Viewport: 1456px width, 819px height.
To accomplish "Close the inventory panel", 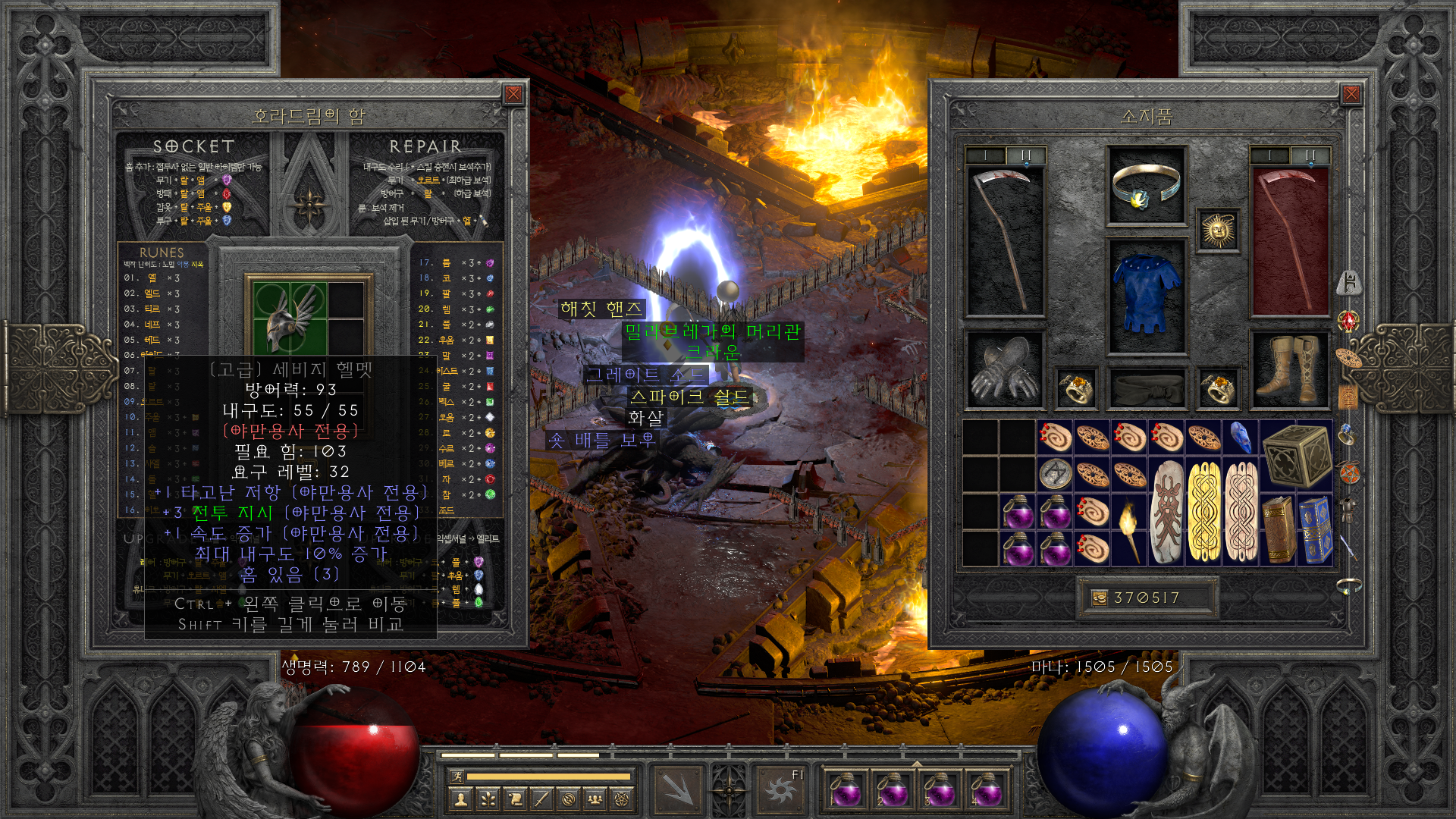I will 1351,94.
